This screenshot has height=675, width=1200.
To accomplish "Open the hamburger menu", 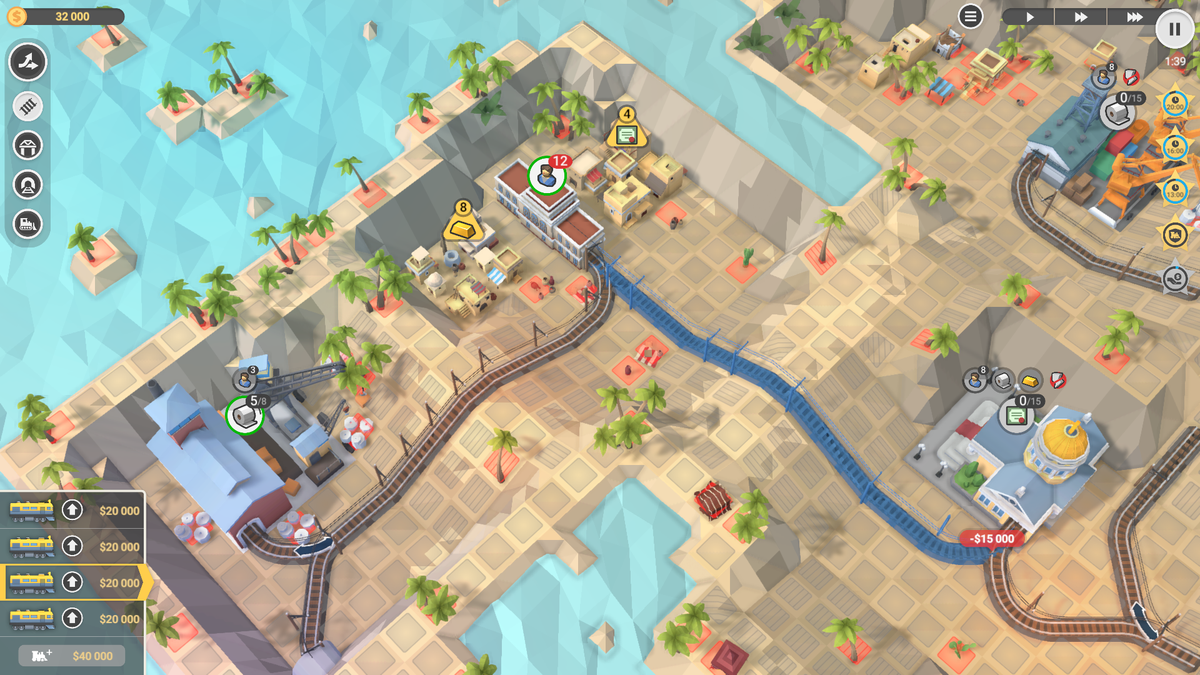I will 970,16.
